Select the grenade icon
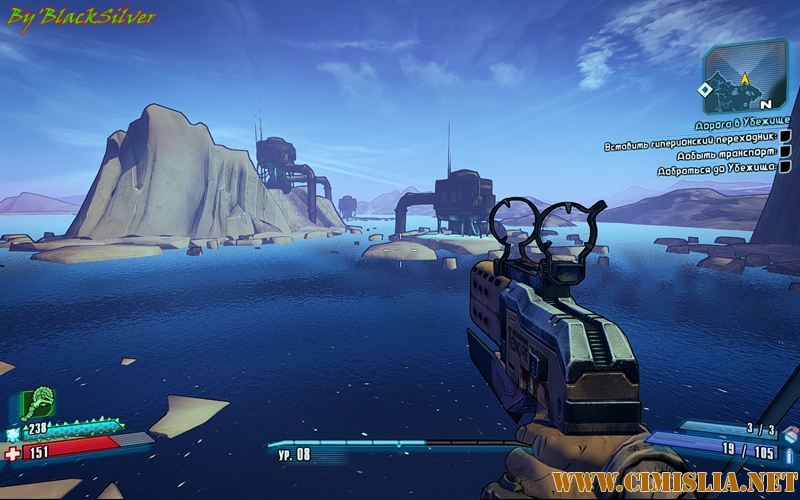 [x=789, y=432]
